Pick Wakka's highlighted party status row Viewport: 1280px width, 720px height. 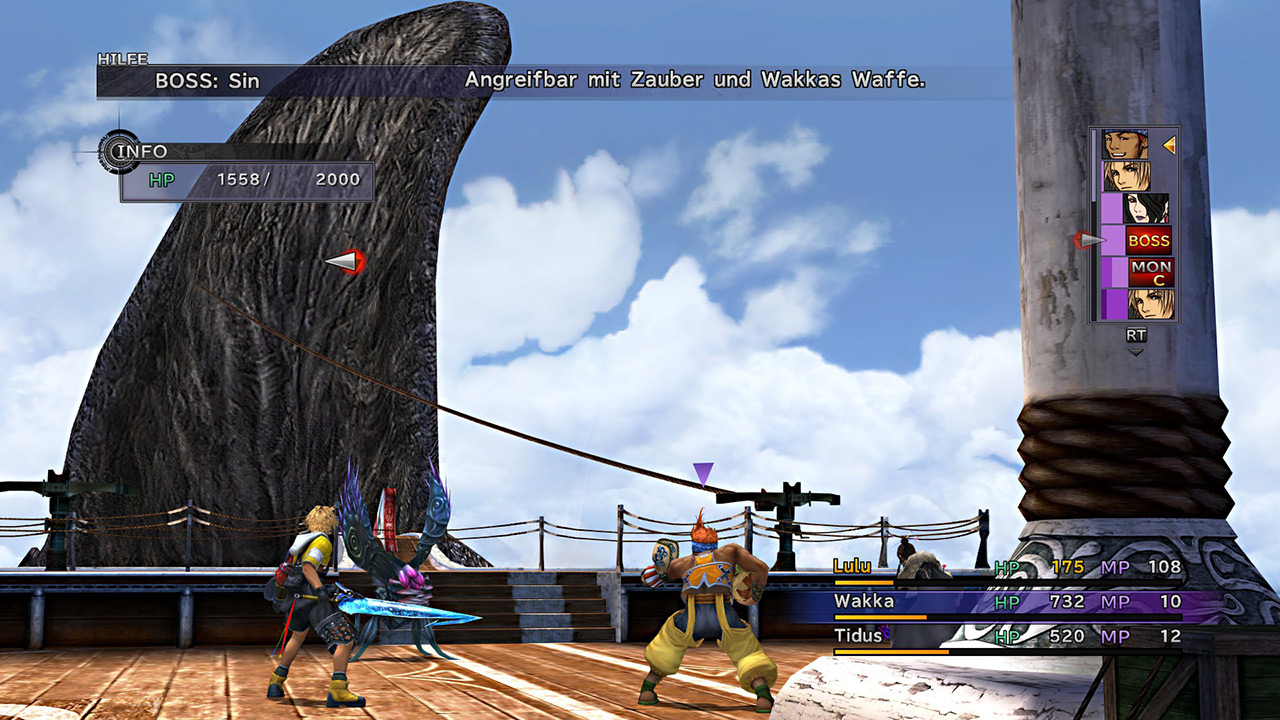tap(1007, 602)
